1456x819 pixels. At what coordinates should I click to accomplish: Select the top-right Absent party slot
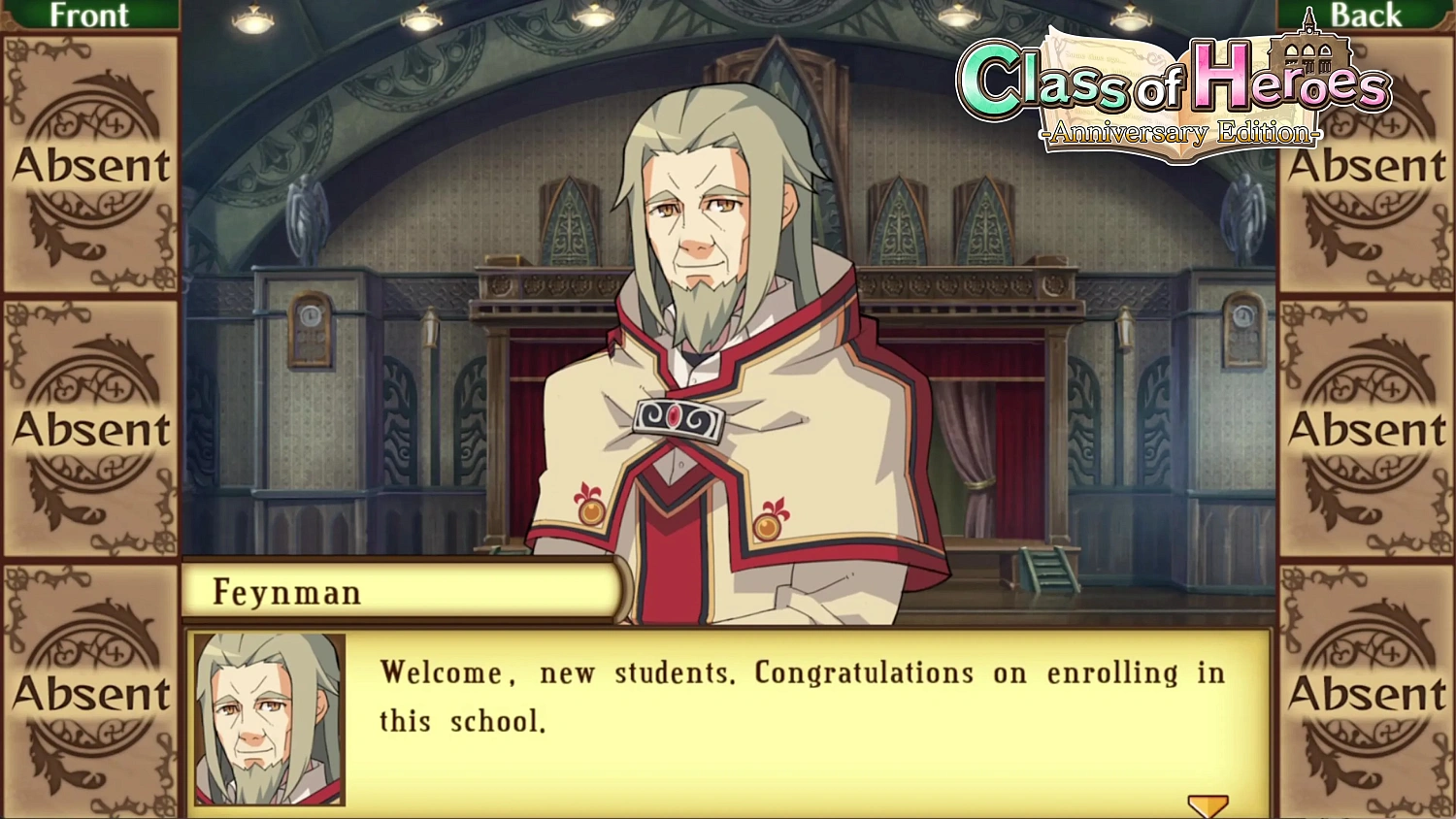pyautogui.click(x=1366, y=165)
